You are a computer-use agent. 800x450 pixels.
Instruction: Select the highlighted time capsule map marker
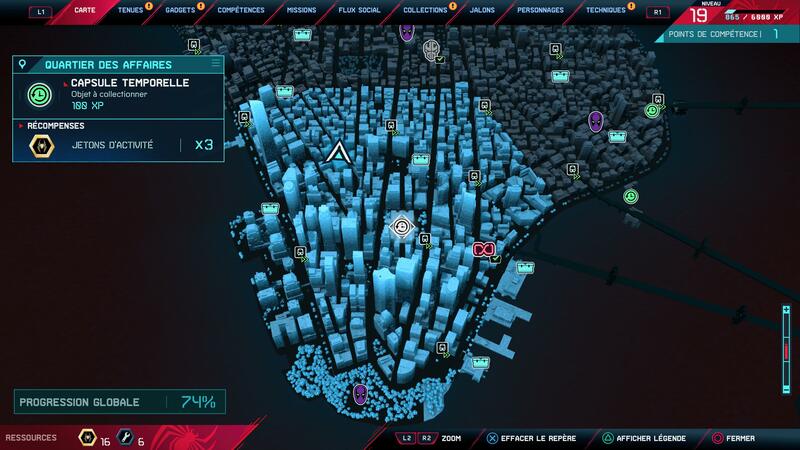(x=402, y=227)
